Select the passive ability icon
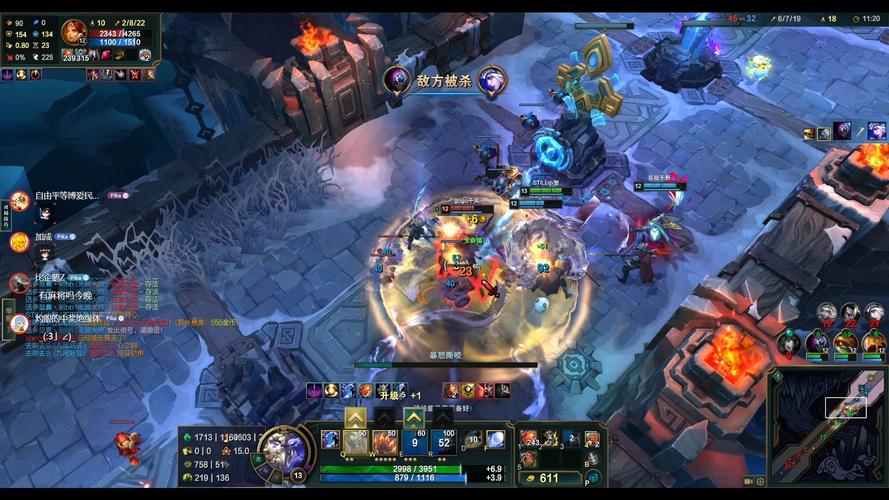This screenshot has height=500, width=889. click(330, 439)
